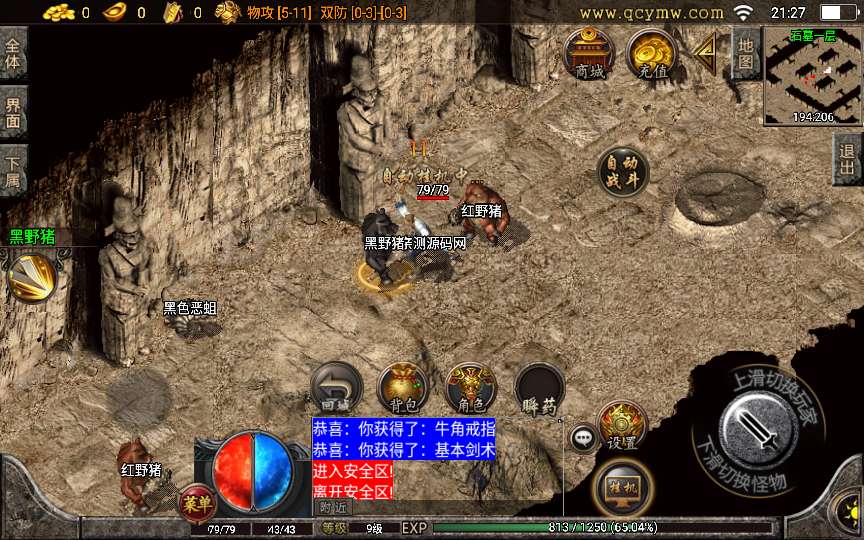Choose the 下属 tab
Image resolution: width=864 pixels, height=540 pixels.
pos(13,171)
